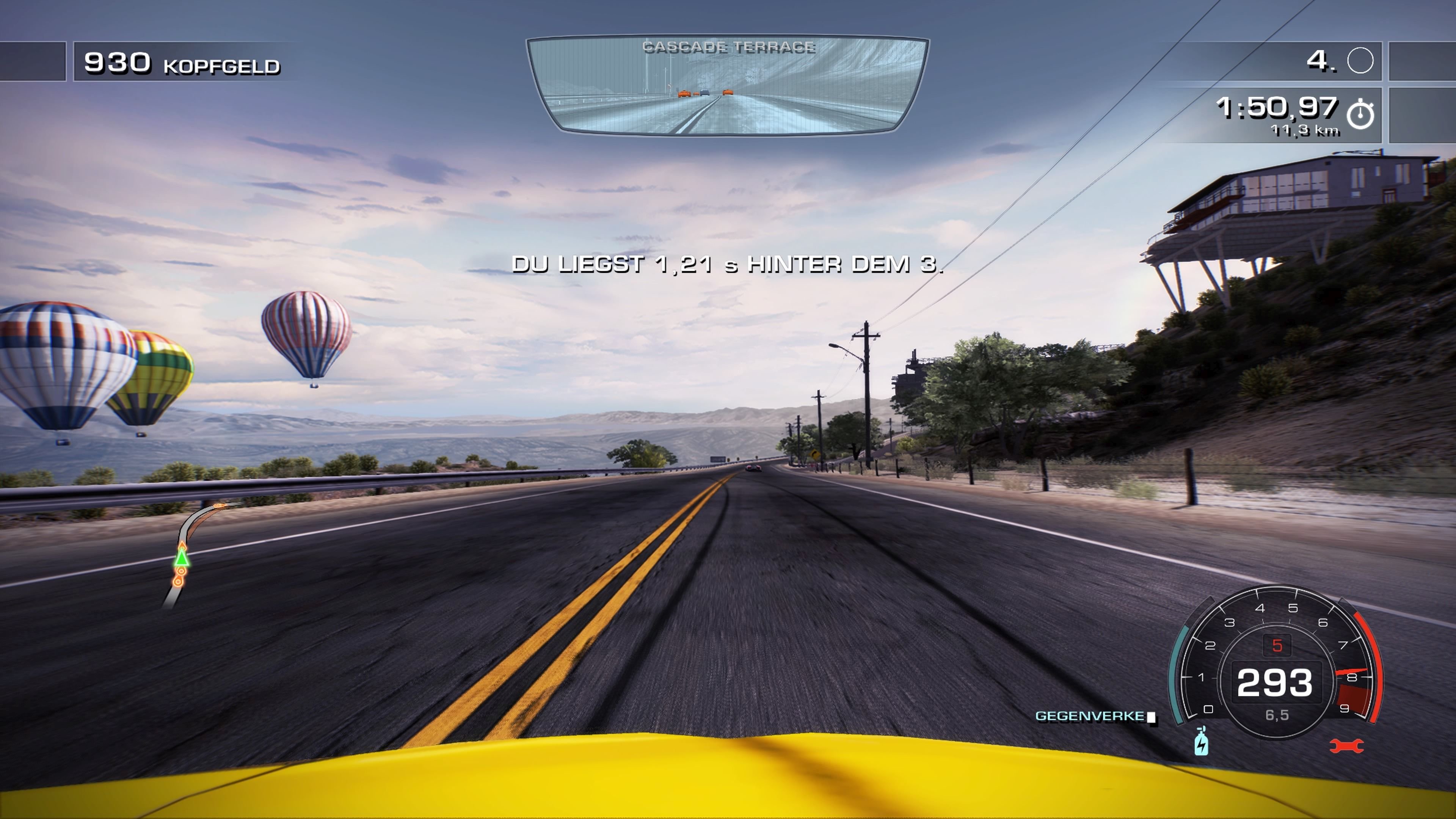Click the circular position badge next to 4.
Screen dimensions: 1456x819
pos(1361,60)
